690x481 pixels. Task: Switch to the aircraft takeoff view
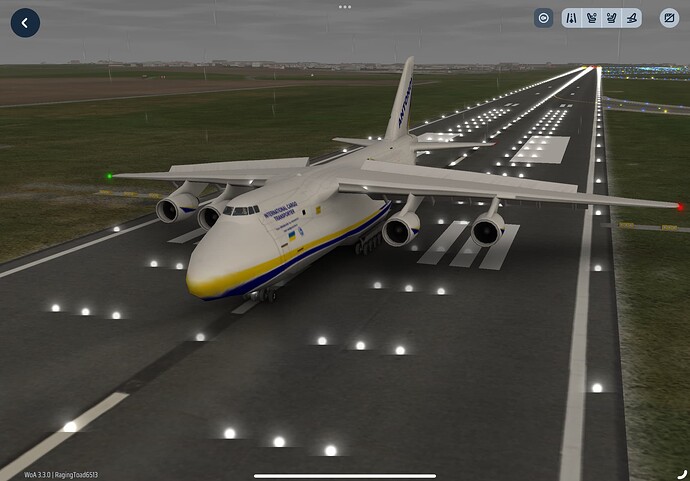631,18
